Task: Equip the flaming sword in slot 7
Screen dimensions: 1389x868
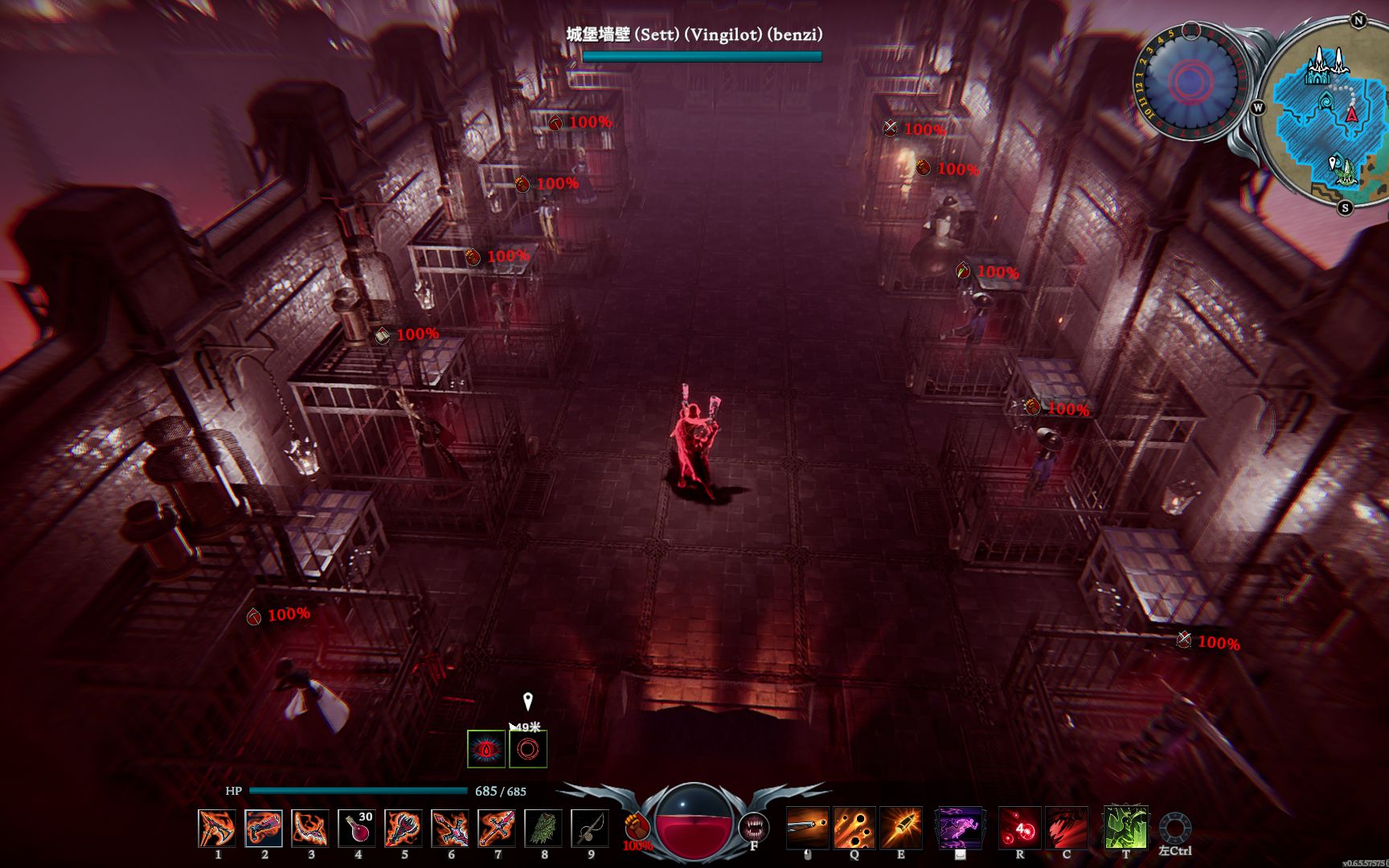Action: (497, 828)
